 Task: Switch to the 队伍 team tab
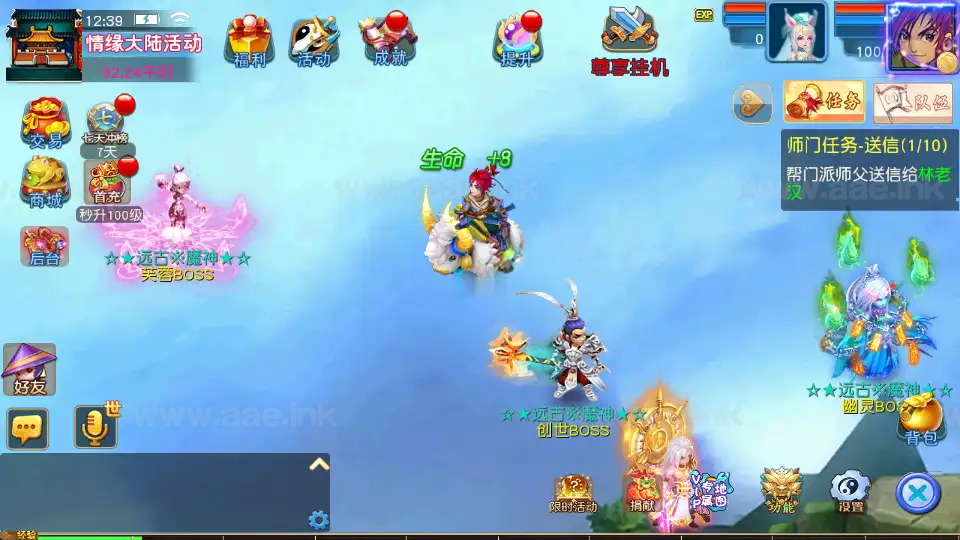point(912,101)
